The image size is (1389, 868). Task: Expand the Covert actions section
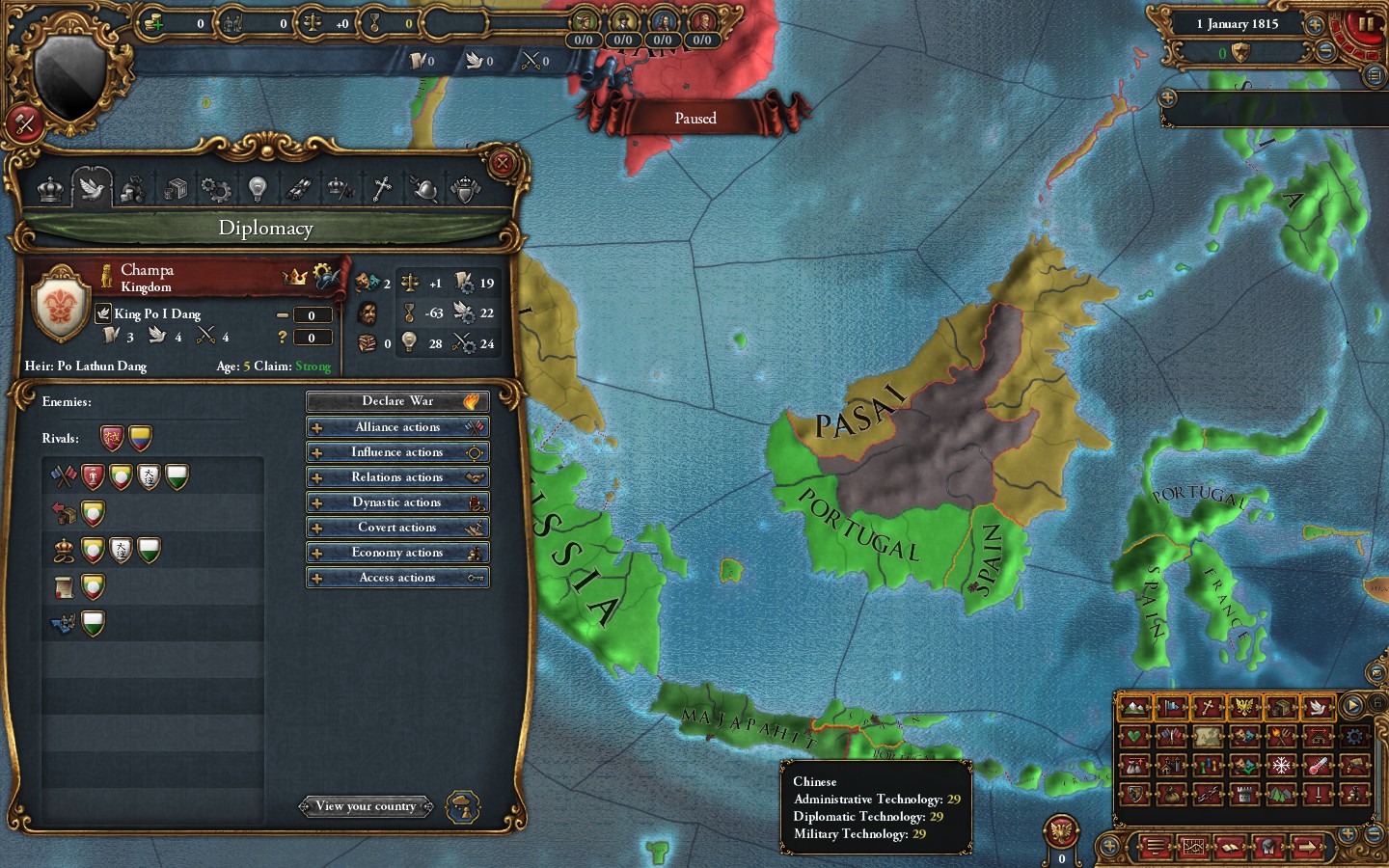point(396,527)
